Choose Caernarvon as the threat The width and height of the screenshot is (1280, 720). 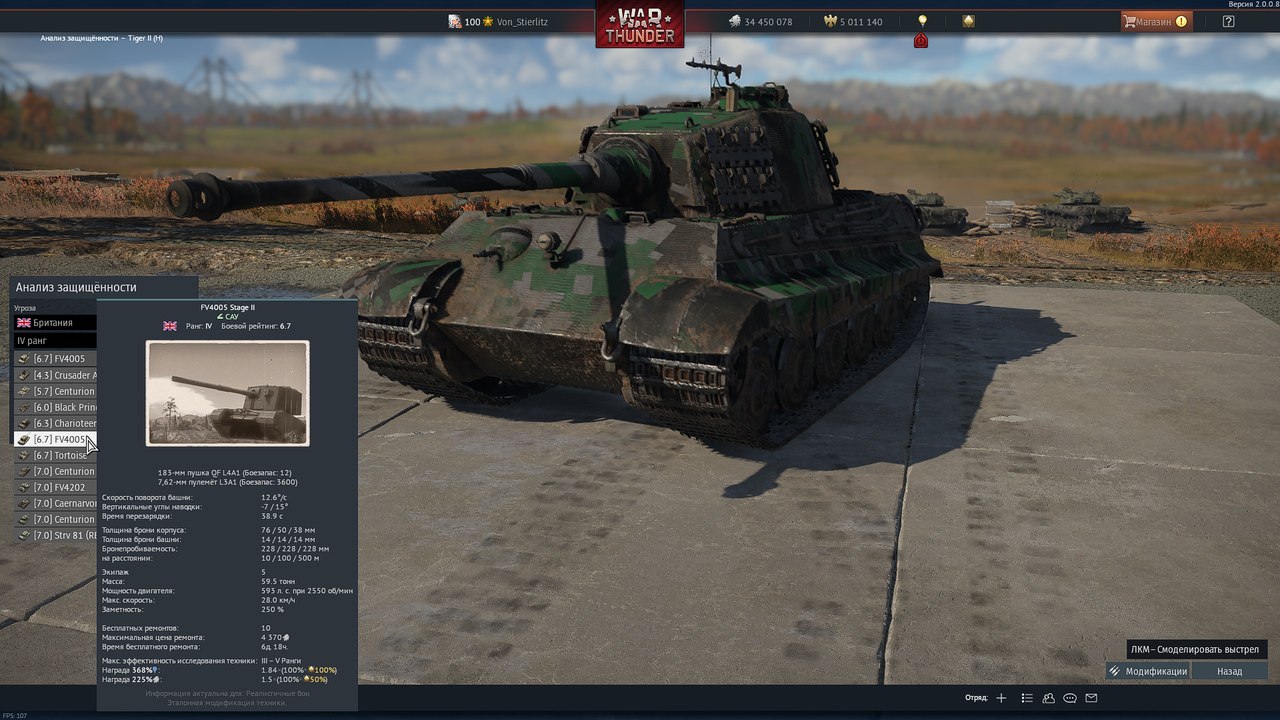click(57, 503)
